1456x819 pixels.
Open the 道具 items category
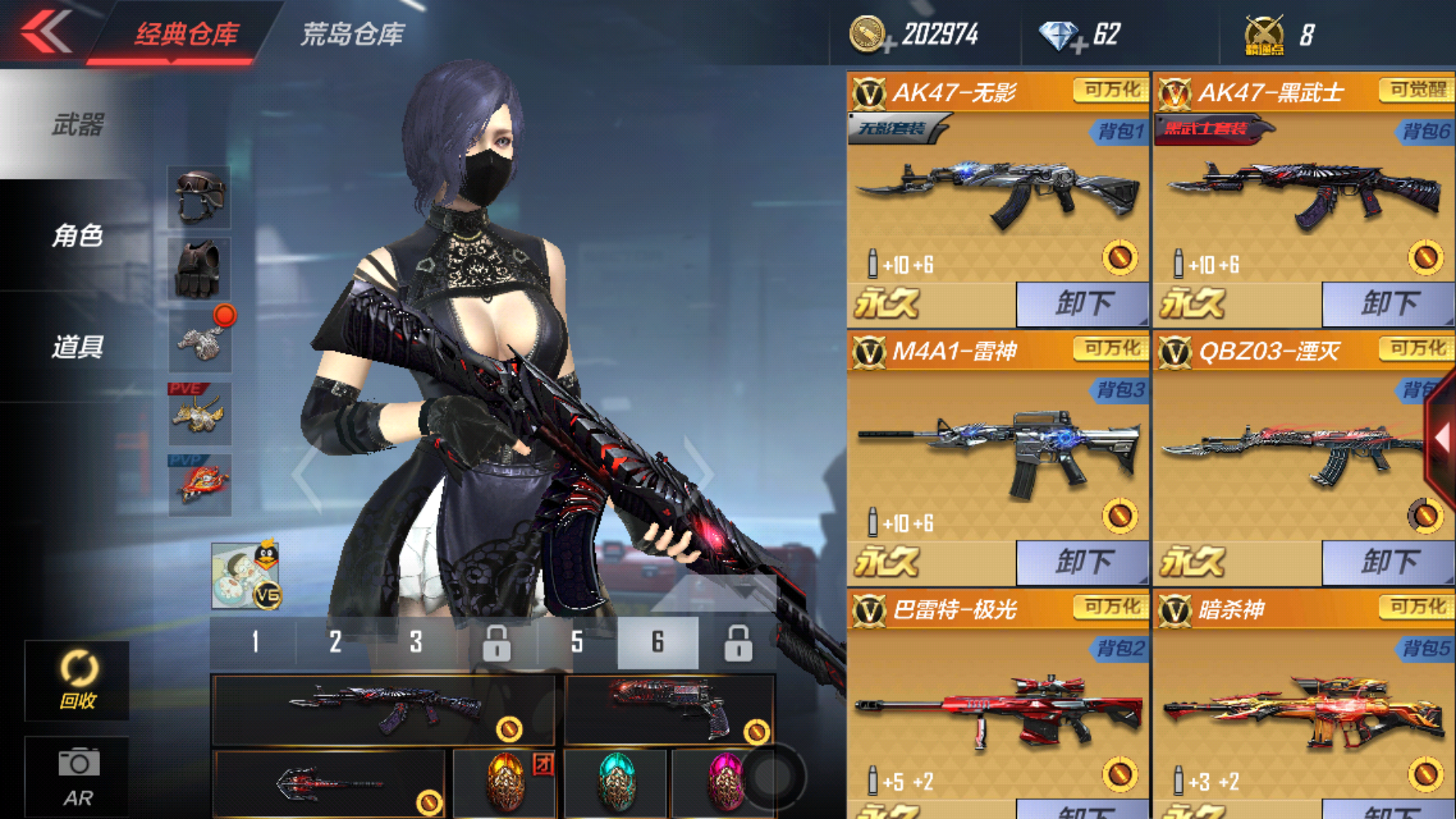(x=77, y=347)
